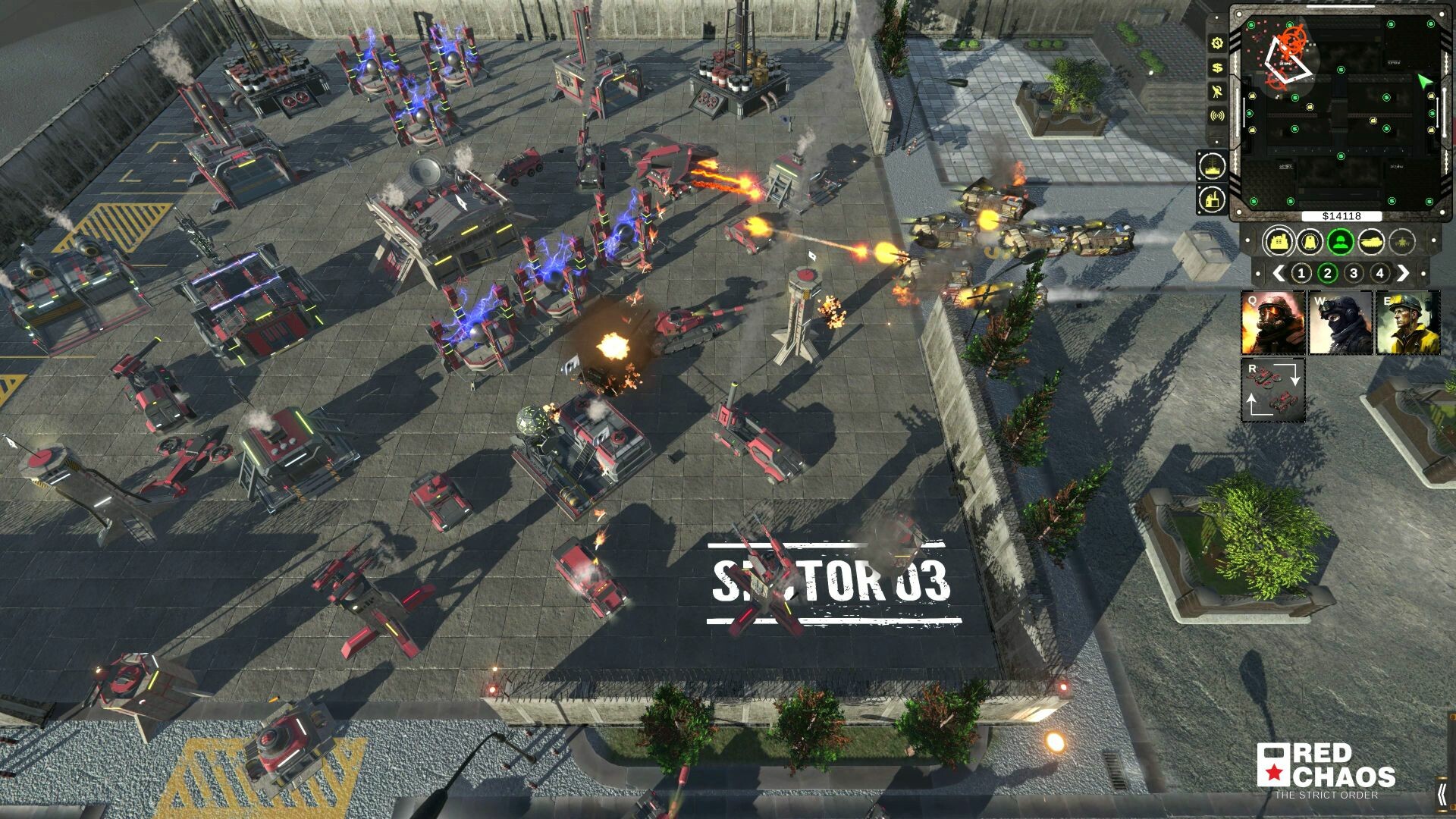Image resolution: width=1456 pixels, height=819 pixels.
Task: Switch to the tank production tab
Action: 1370,240
